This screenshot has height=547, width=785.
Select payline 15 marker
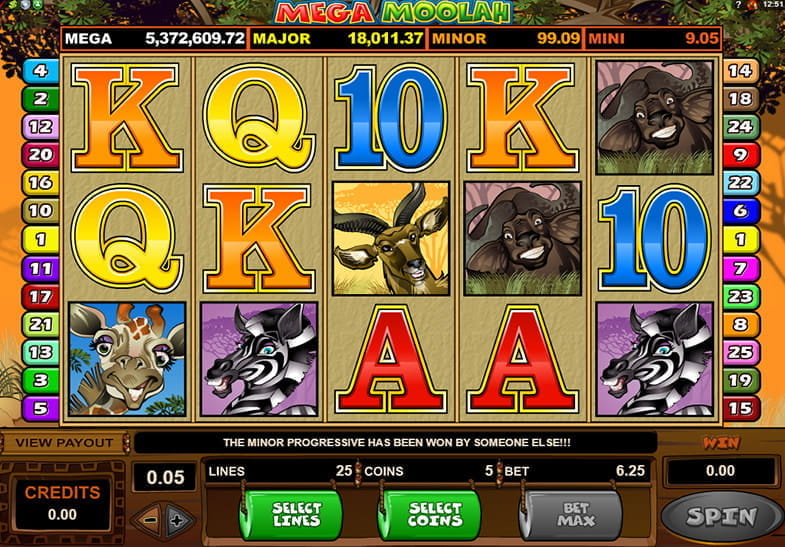click(741, 408)
